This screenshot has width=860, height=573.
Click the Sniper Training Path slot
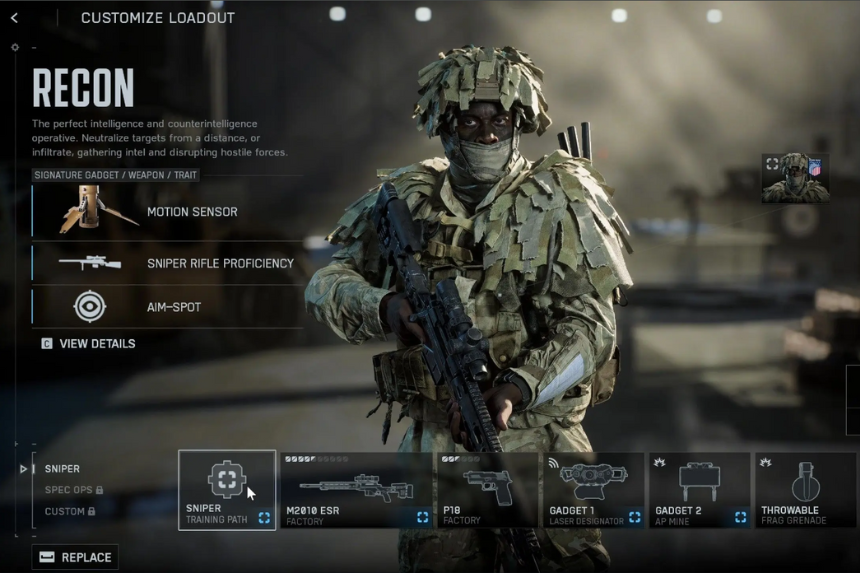click(227, 490)
